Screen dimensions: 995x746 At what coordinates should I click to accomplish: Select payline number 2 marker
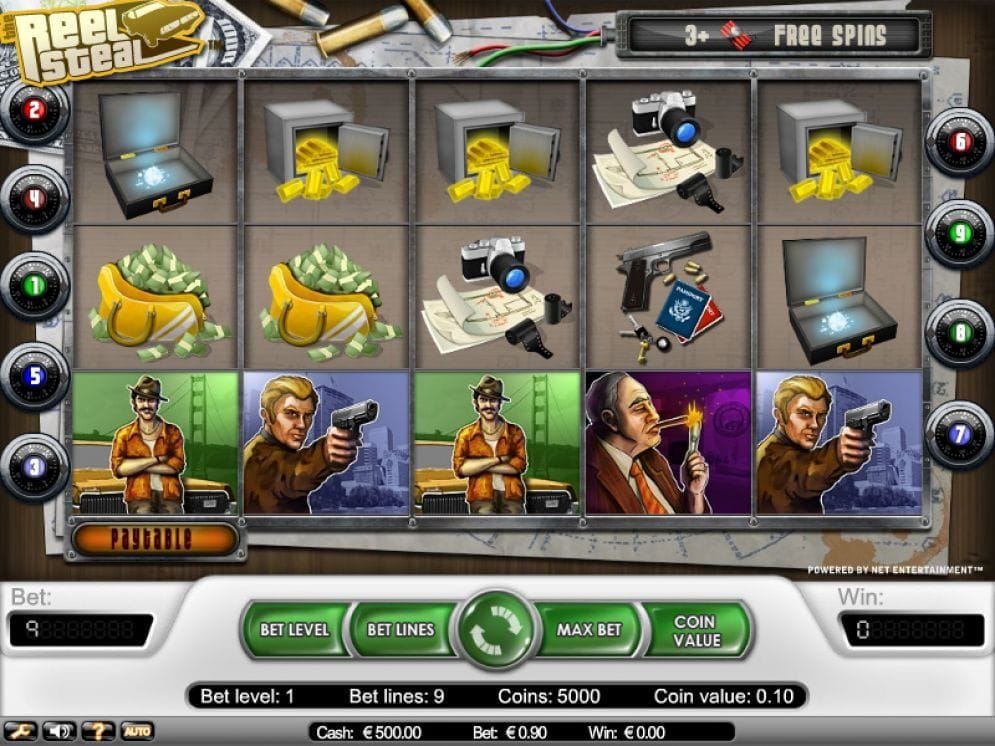click(34, 111)
